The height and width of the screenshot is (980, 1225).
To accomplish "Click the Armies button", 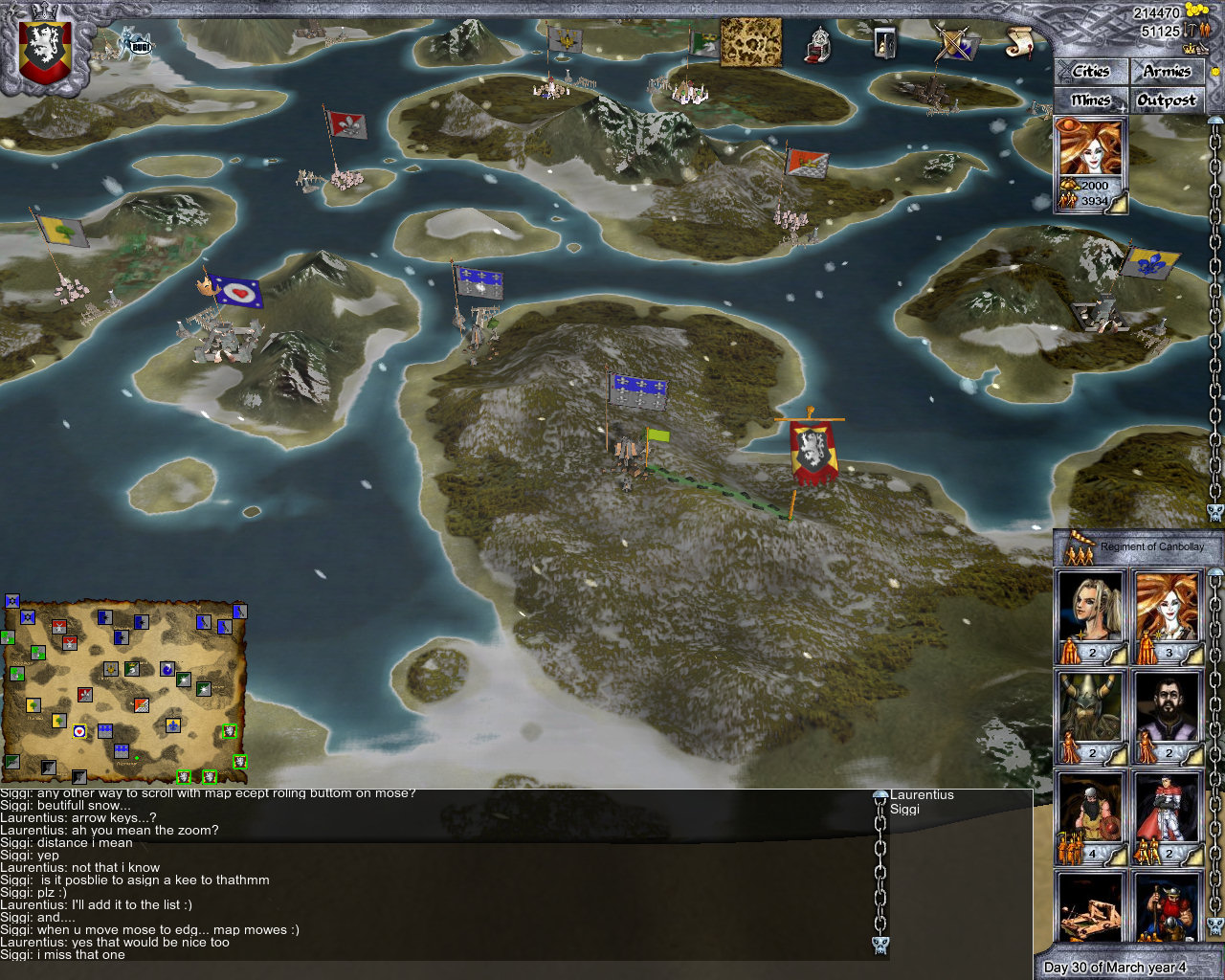I will 1168,71.
